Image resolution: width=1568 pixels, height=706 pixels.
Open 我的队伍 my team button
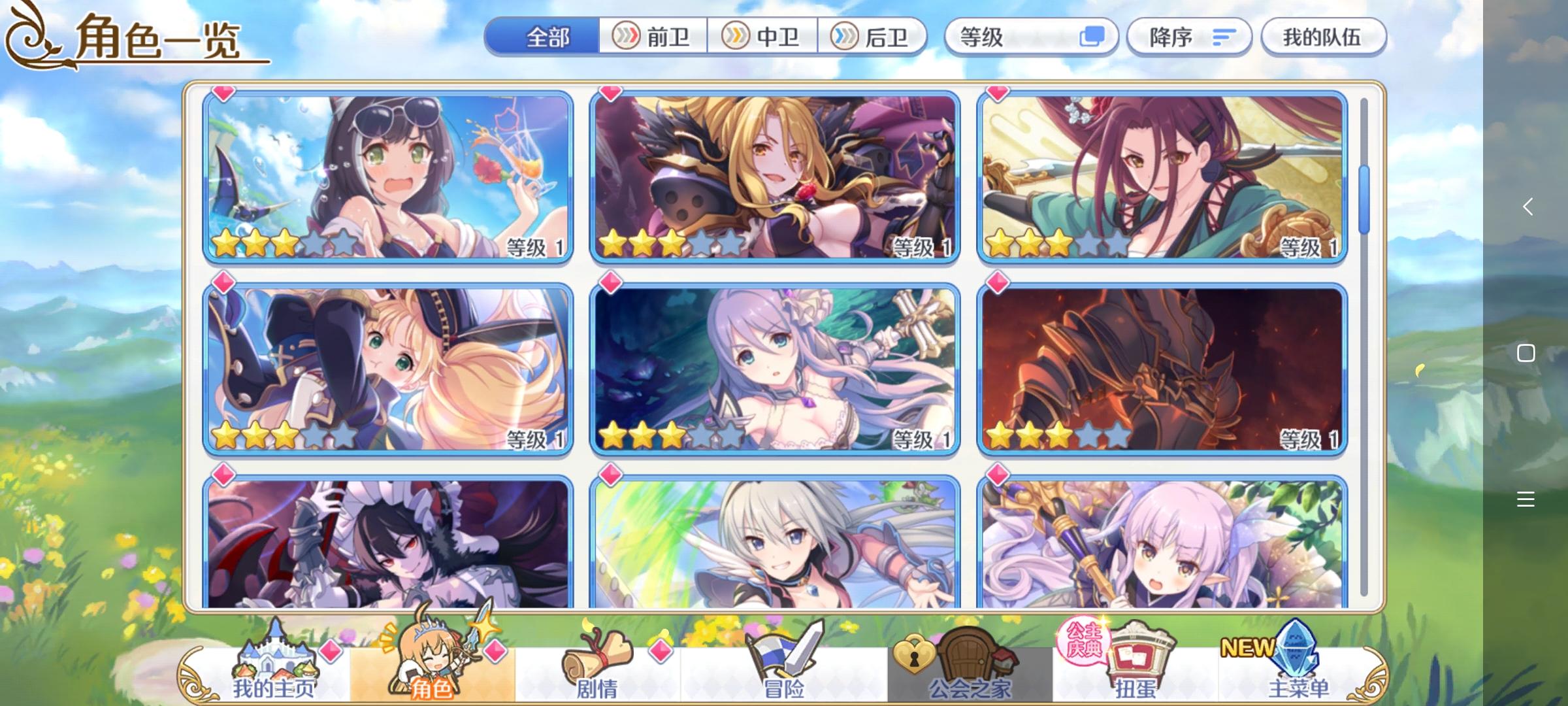(1323, 37)
